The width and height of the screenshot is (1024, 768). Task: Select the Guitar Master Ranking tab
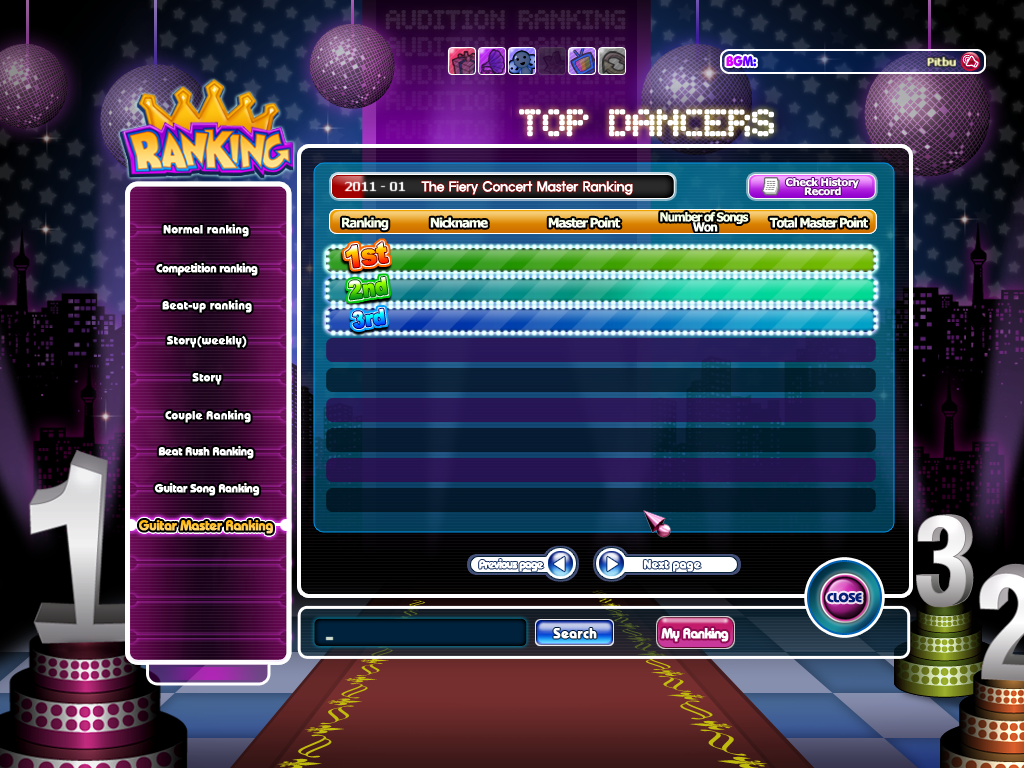(x=206, y=526)
